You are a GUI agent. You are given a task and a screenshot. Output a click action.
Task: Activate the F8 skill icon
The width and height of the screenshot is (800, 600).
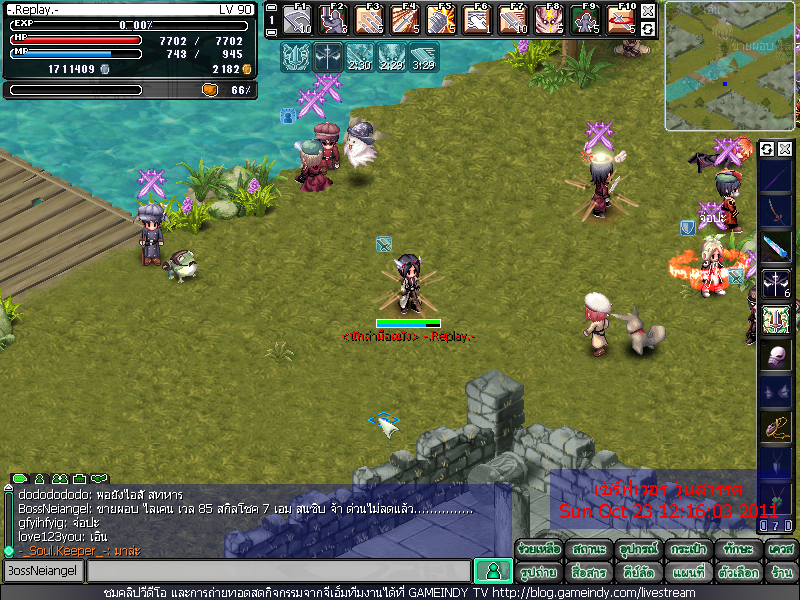pos(548,19)
